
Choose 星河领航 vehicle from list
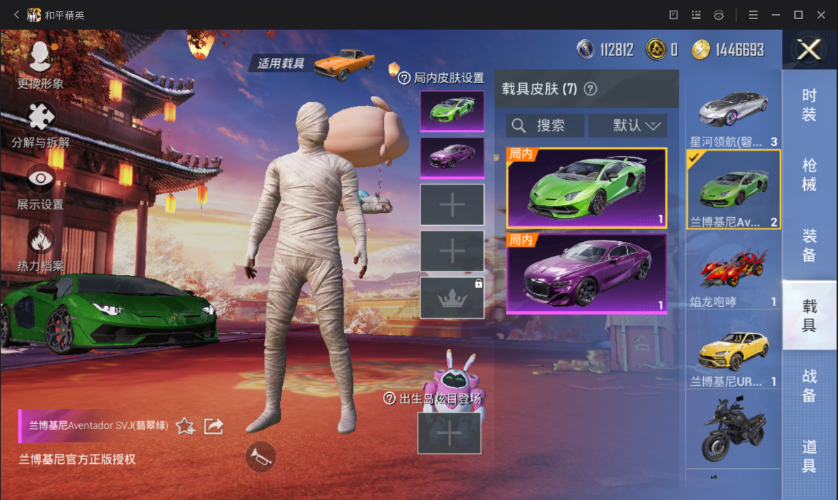(733, 110)
